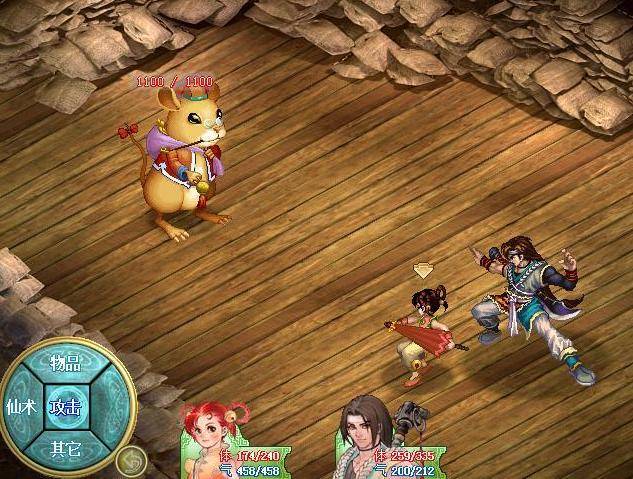Select the 仙术 (Magic) command
Image resolution: width=633 pixels, height=479 pixels.
(x=21, y=407)
